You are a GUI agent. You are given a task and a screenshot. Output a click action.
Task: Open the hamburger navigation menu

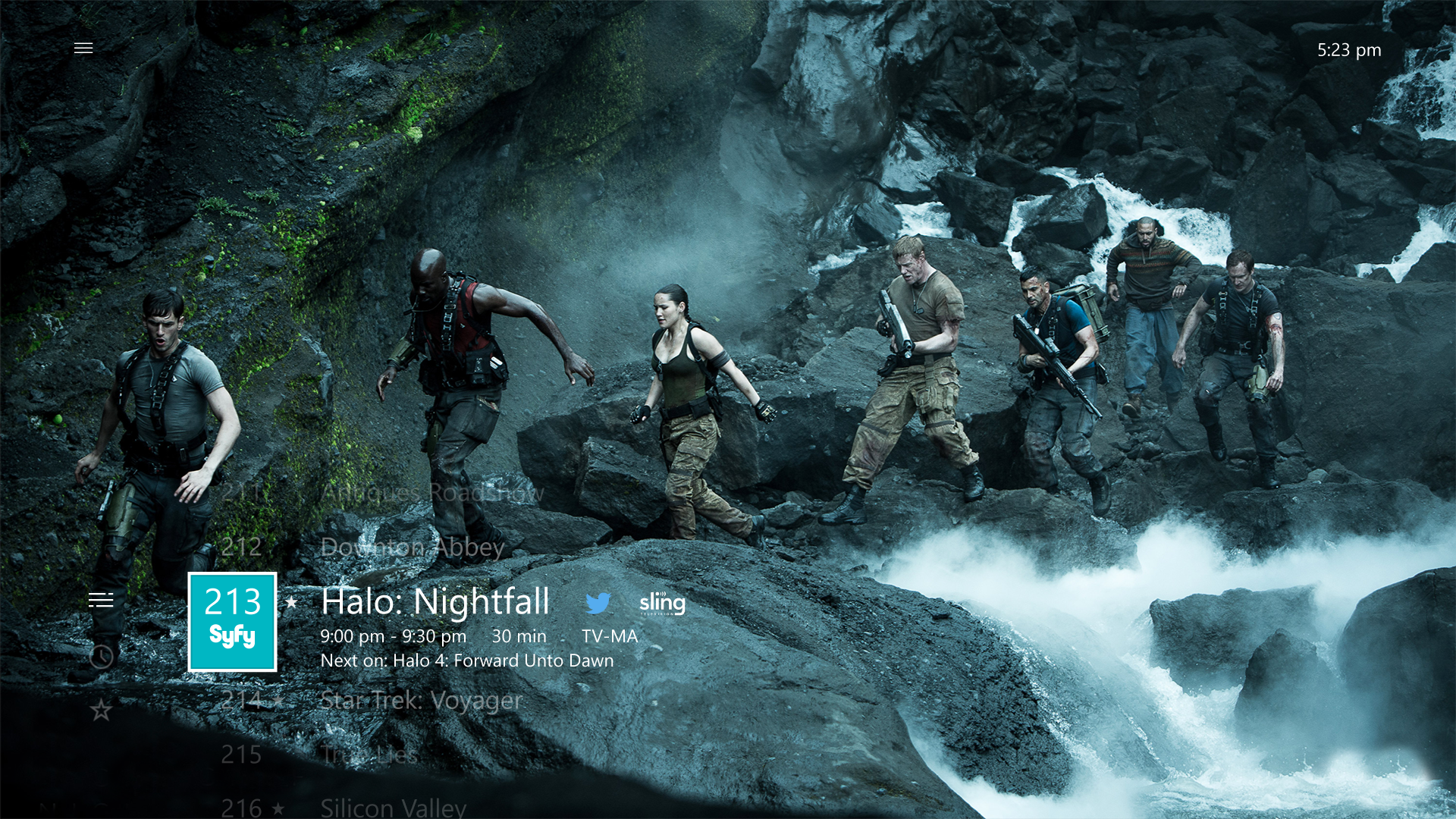pyautogui.click(x=83, y=47)
